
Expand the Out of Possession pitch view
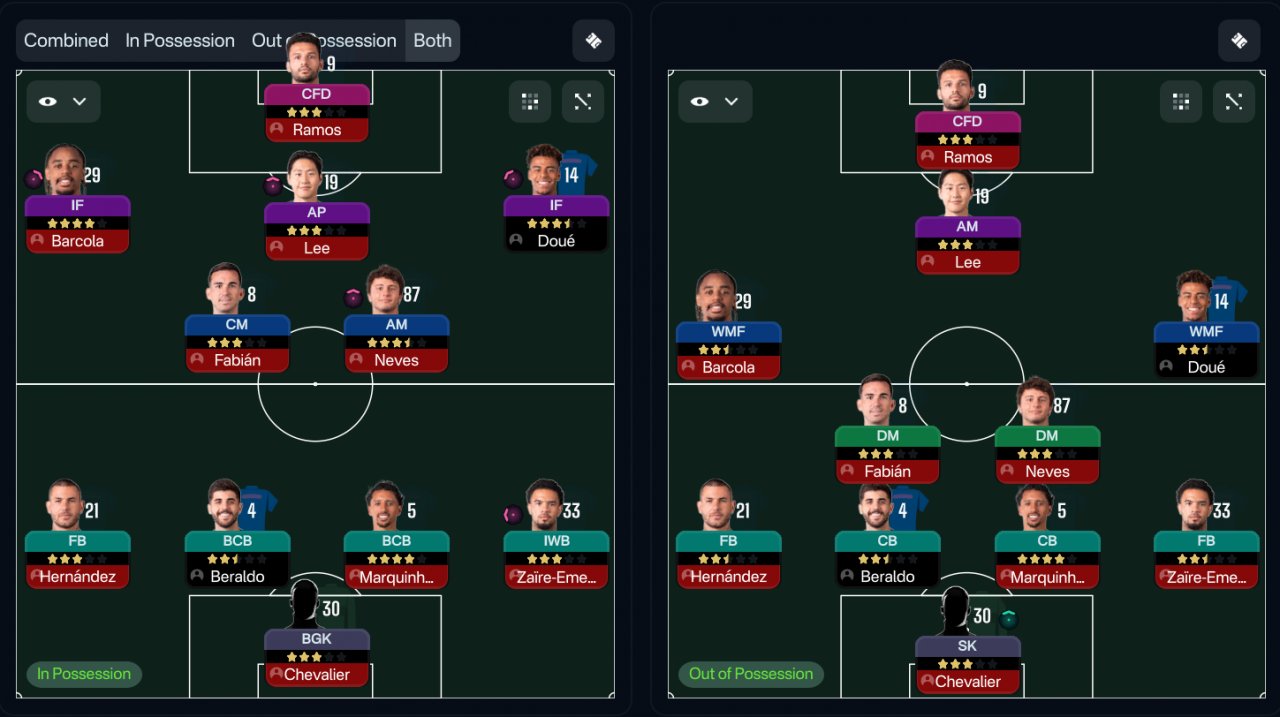point(1233,101)
